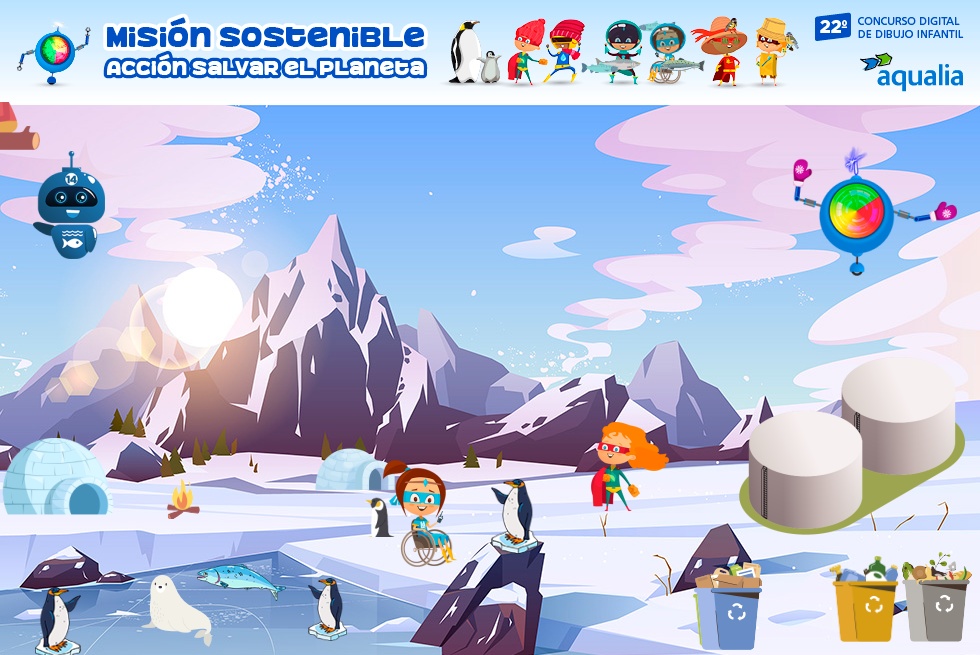The height and width of the screenshot is (655, 980).
Task: Open the color wheel robot with mittens
Action: (x=856, y=211)
